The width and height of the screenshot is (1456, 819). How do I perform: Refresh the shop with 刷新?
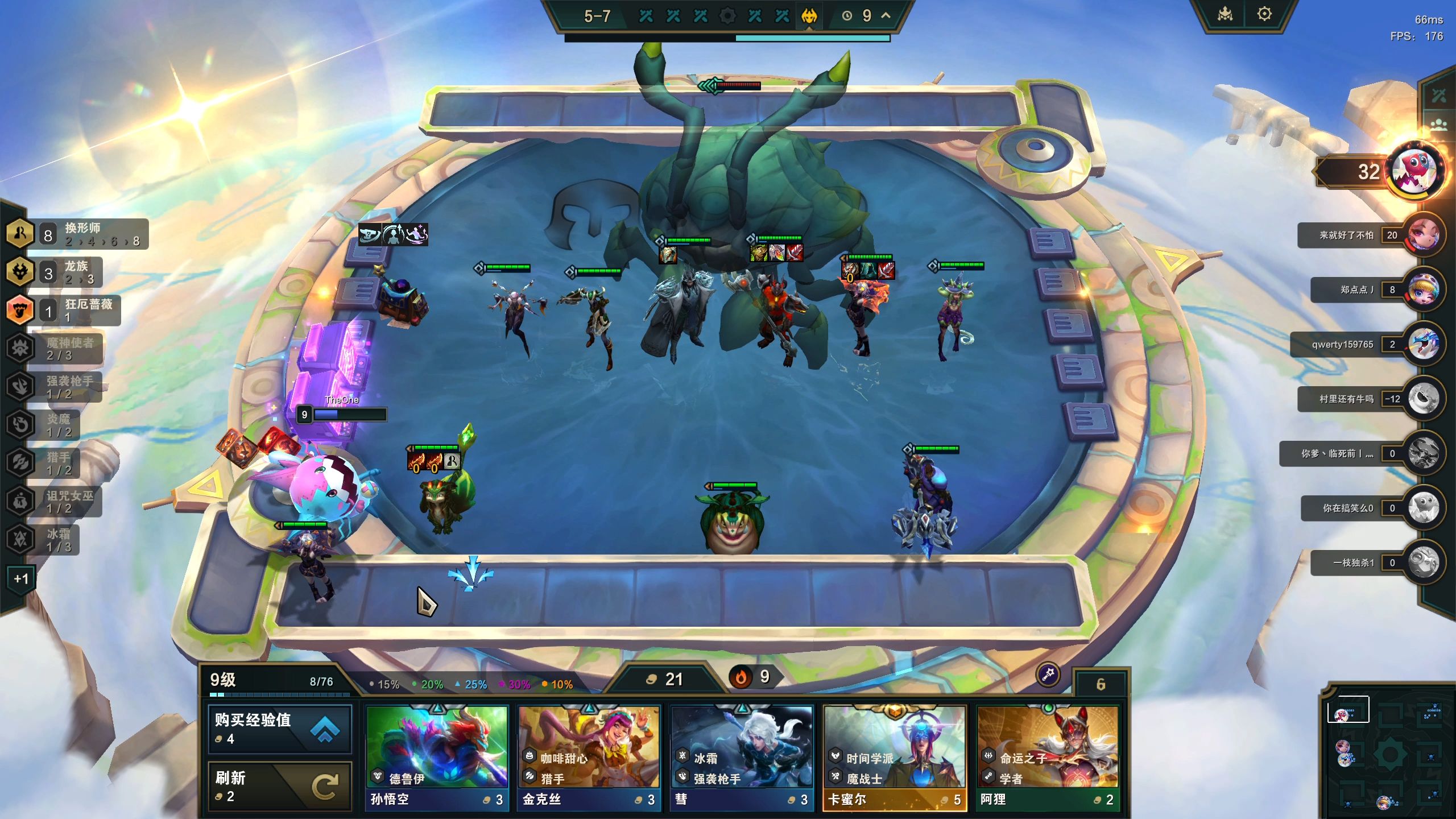coord(279,785)
